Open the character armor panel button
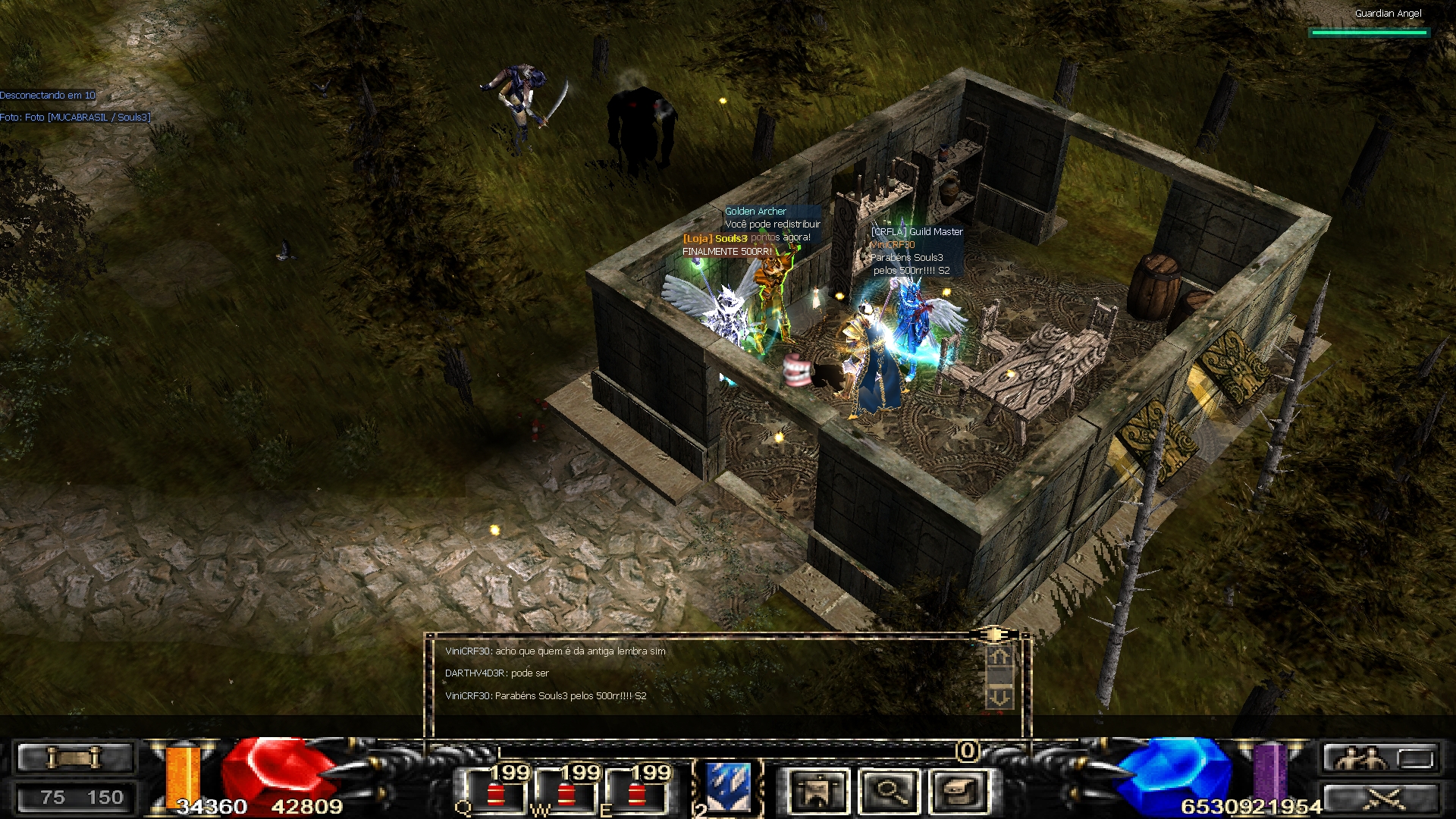This screenshot has width=1456, height=819. (818, 791)
